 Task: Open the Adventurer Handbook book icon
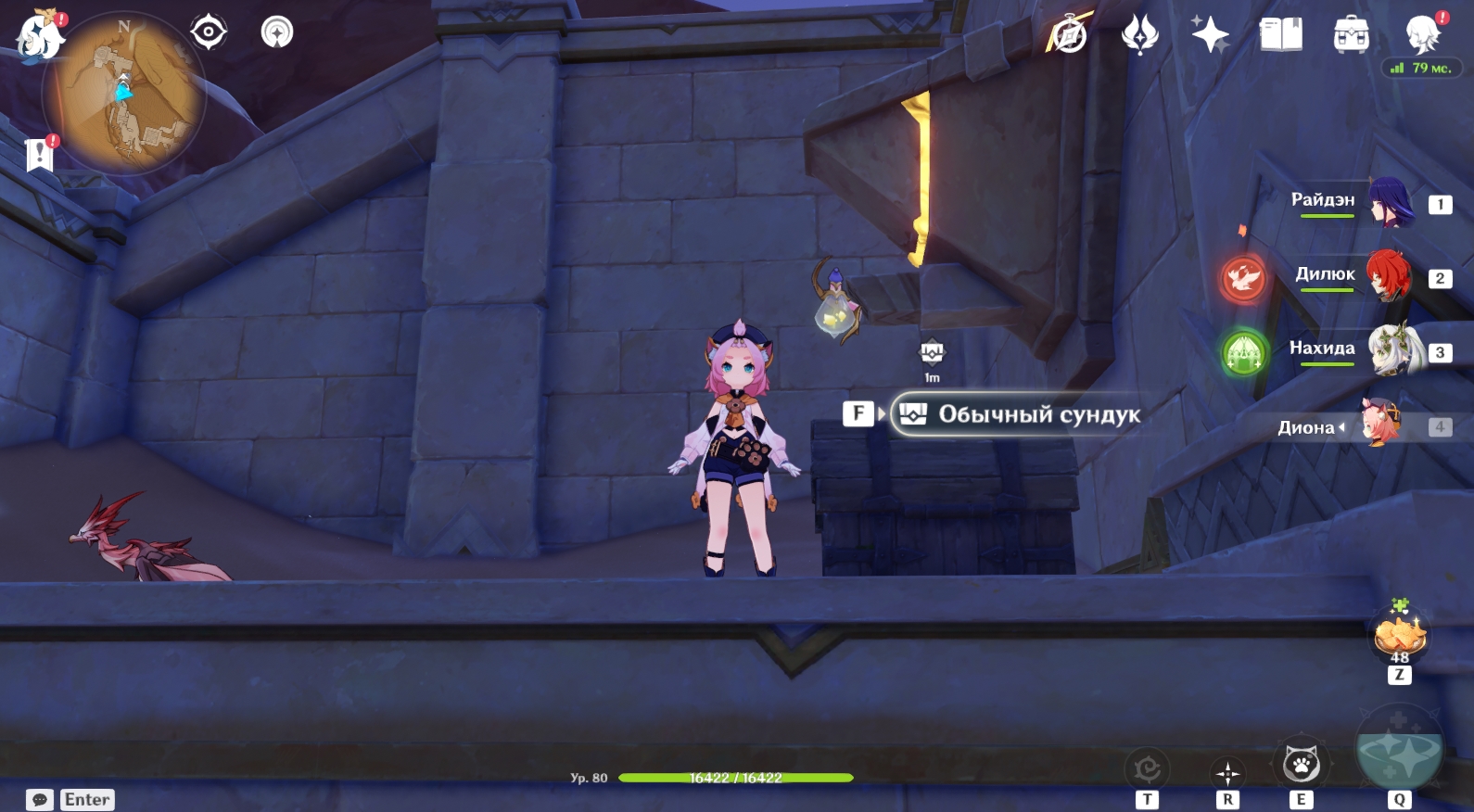1280,35
